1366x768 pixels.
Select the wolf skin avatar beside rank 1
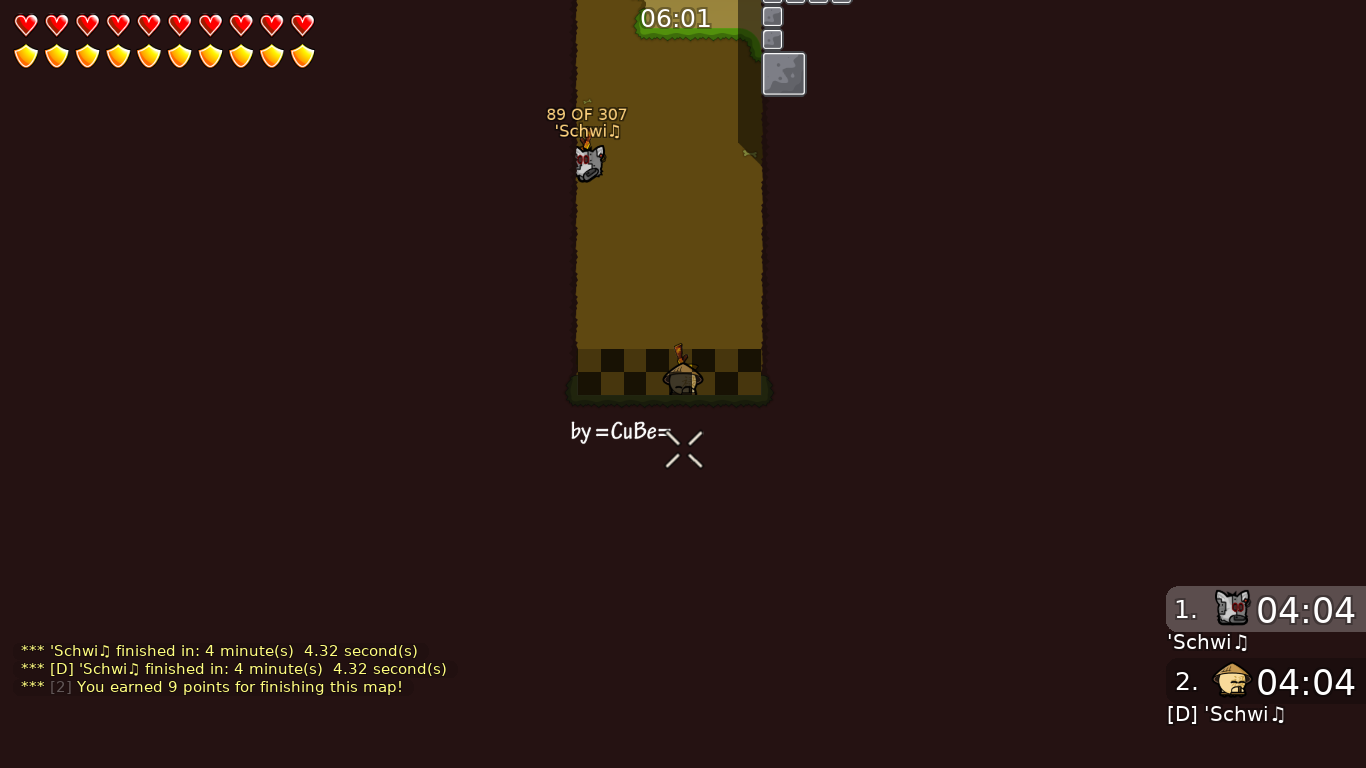click(x=1232, y=608)
